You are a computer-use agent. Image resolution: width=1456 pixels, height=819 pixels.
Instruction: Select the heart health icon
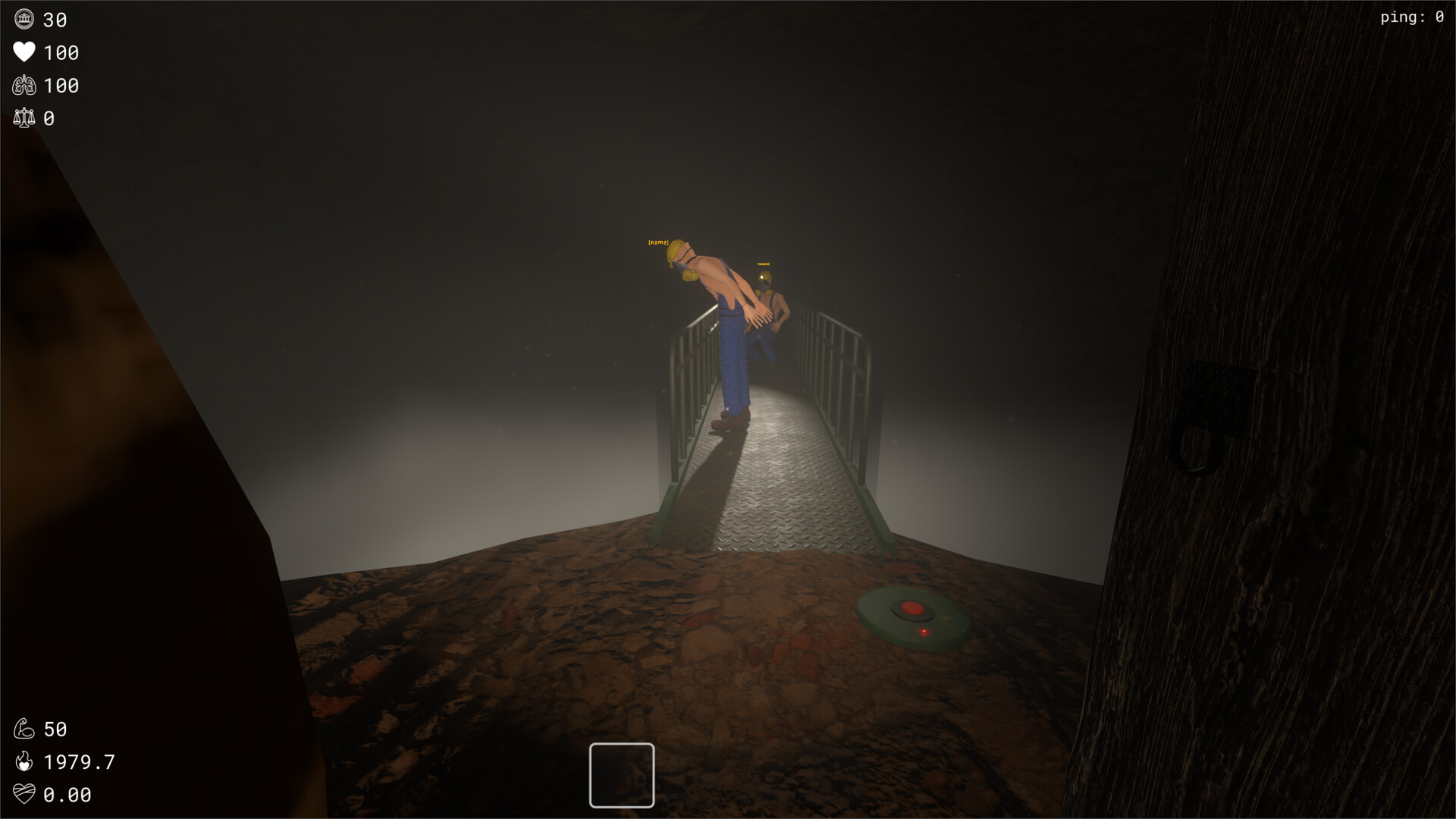(24, 52)
